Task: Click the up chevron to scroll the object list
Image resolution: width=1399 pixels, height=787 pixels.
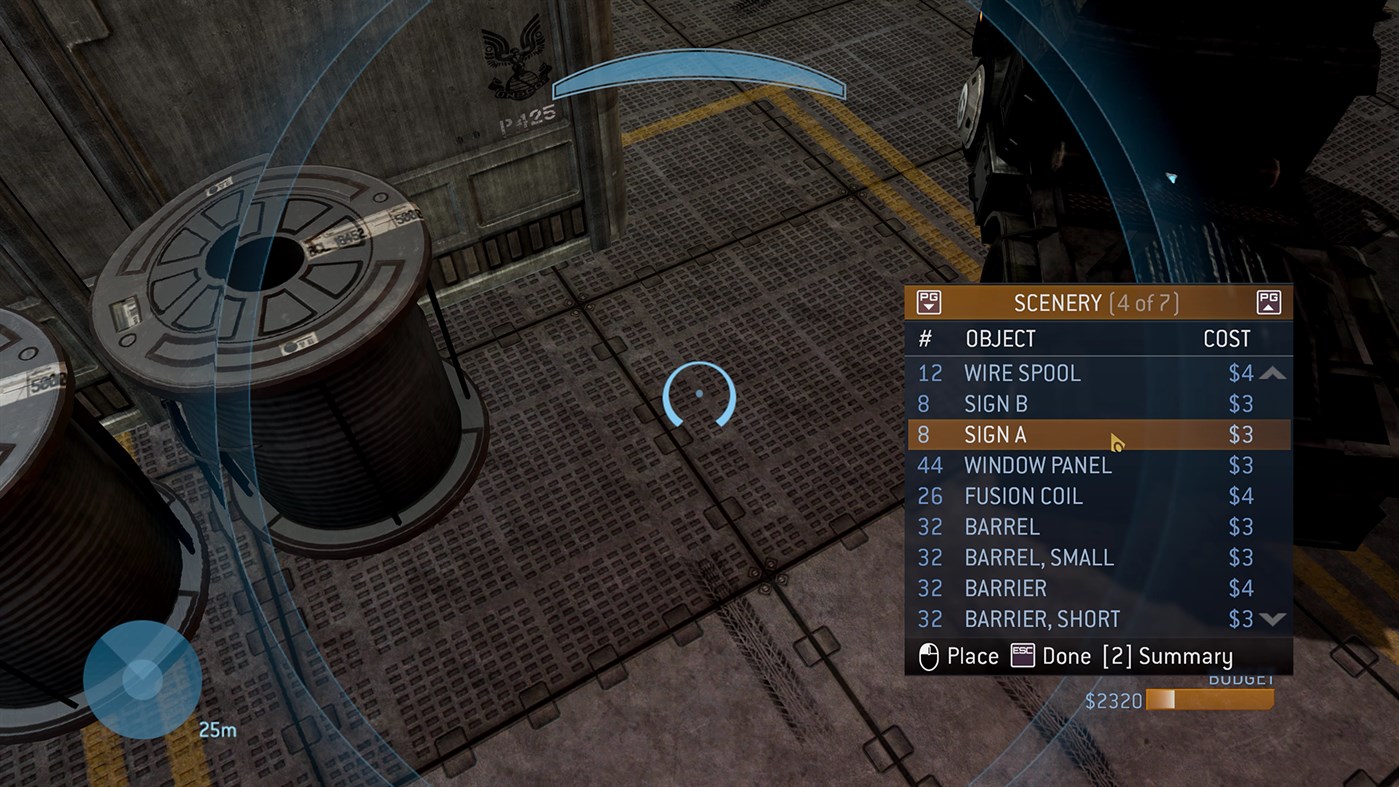Action: pos(1272,372)
